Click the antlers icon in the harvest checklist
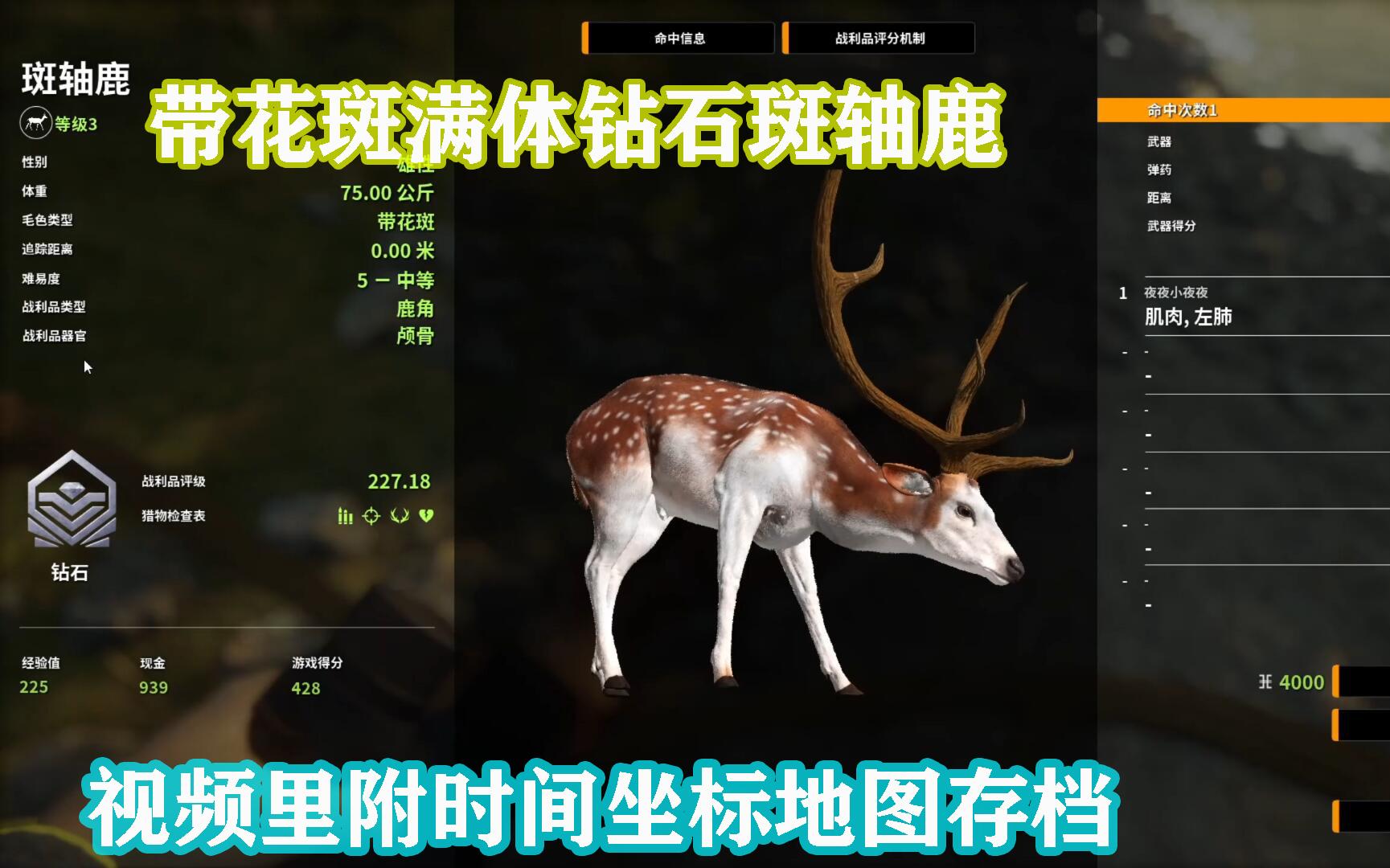The height and width of the screenshot is (868, 1390). coord(399,517)
